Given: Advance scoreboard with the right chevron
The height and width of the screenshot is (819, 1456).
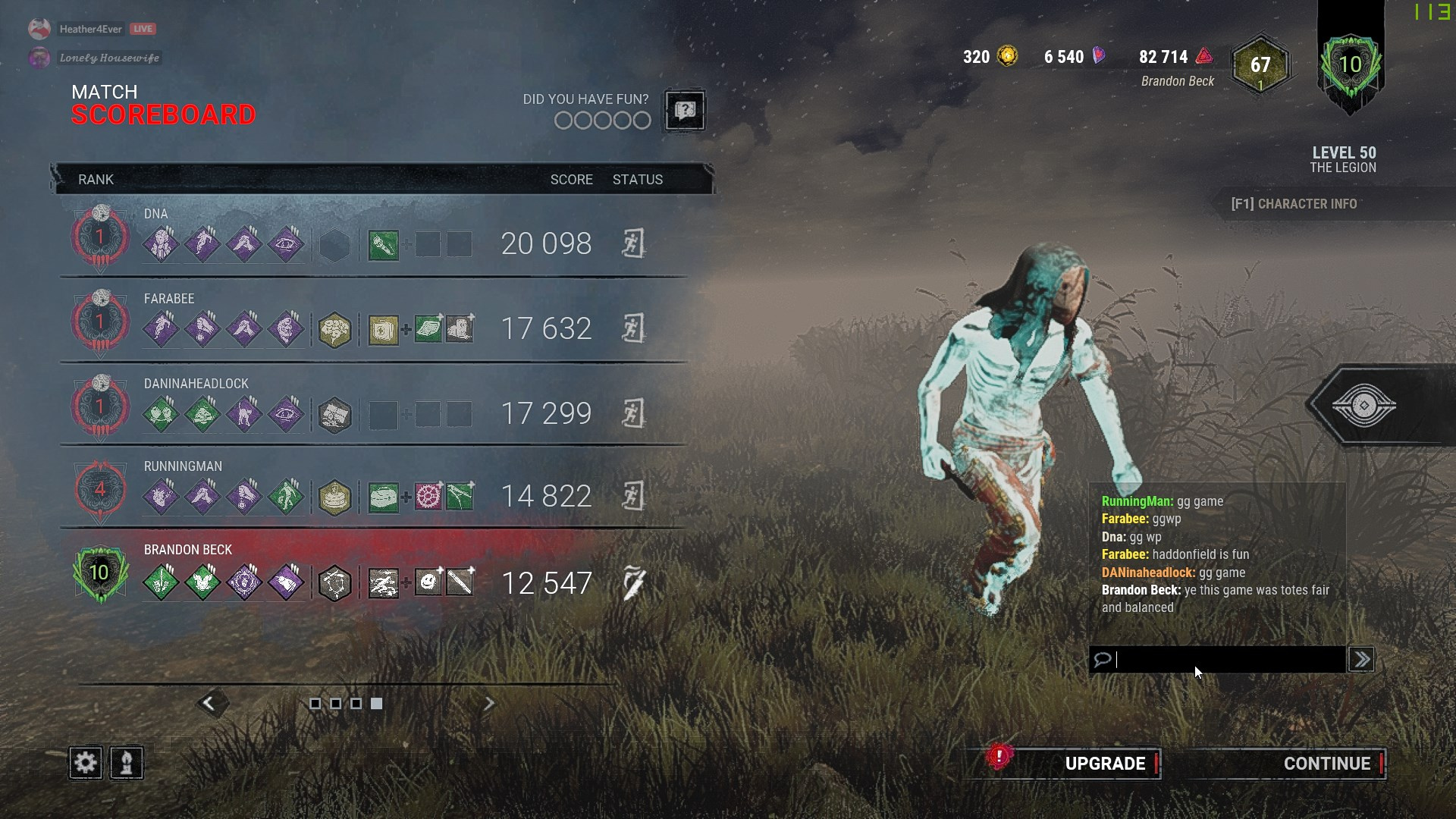Looking at the screenshot, I should (489, 704).
